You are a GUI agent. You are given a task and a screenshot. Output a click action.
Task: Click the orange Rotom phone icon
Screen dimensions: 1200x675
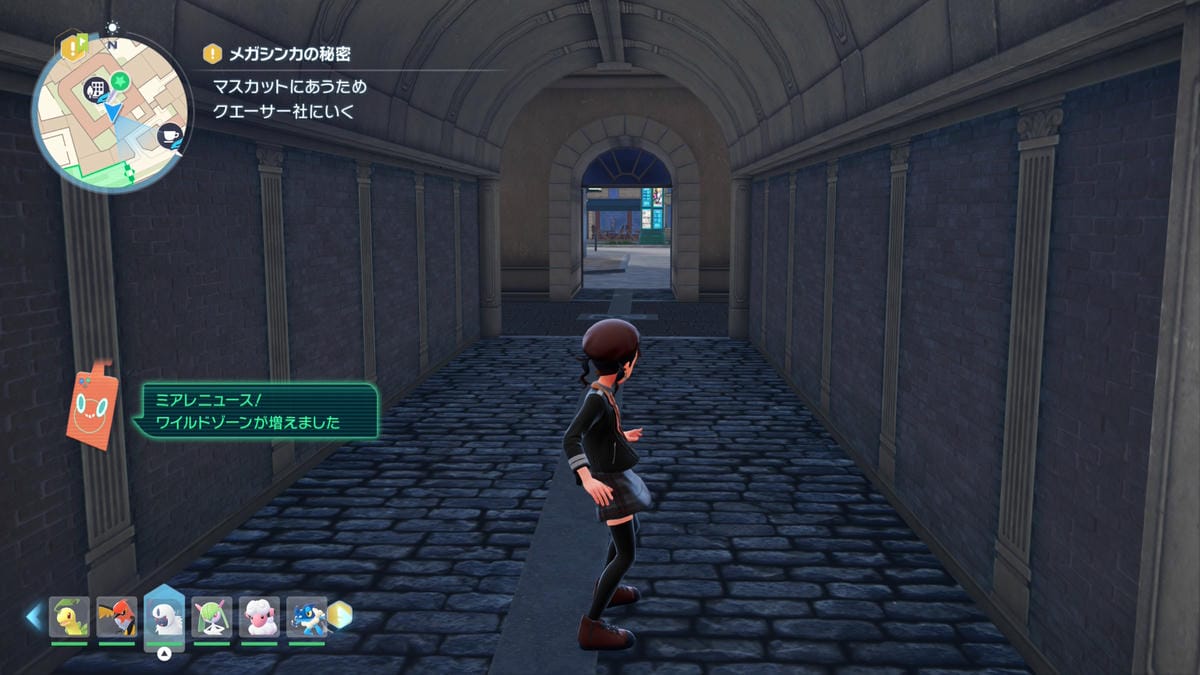point(89,404)
